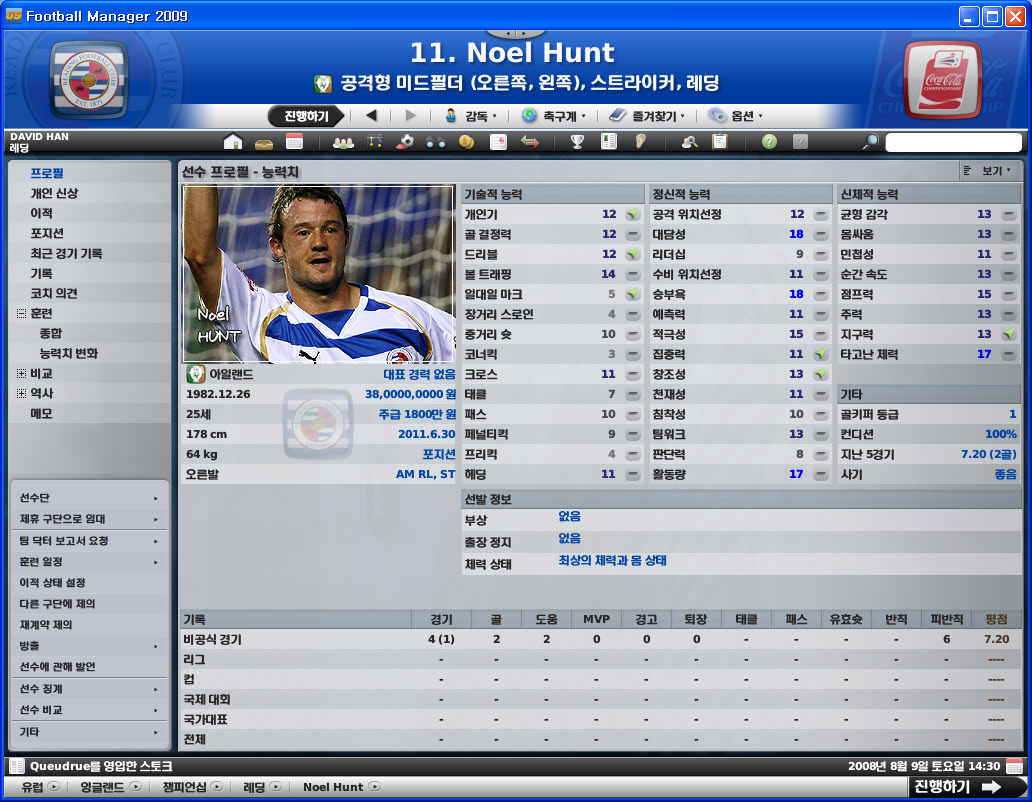Show 최근 경기 기록 recent match history
Screen dimensions: 1032x802
point(66,253)
